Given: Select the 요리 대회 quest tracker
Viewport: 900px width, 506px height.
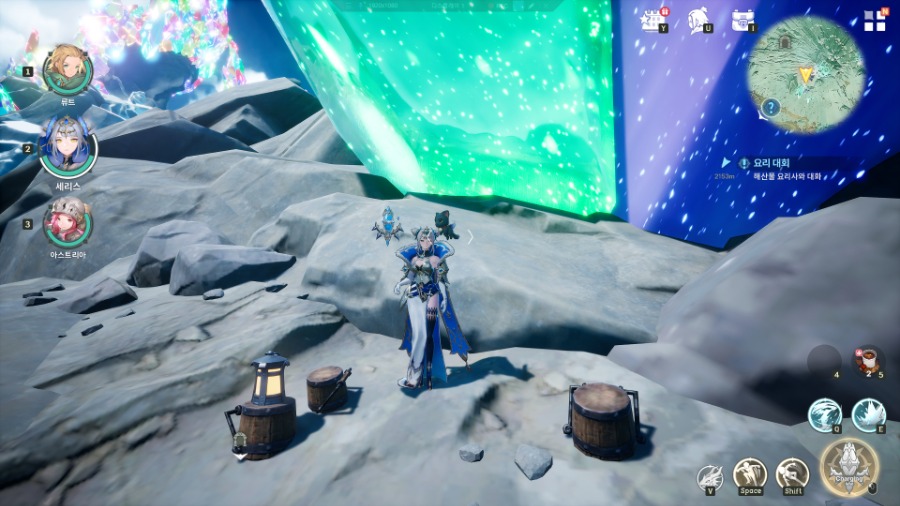Looking at the screenshot, I should [780, 168].
